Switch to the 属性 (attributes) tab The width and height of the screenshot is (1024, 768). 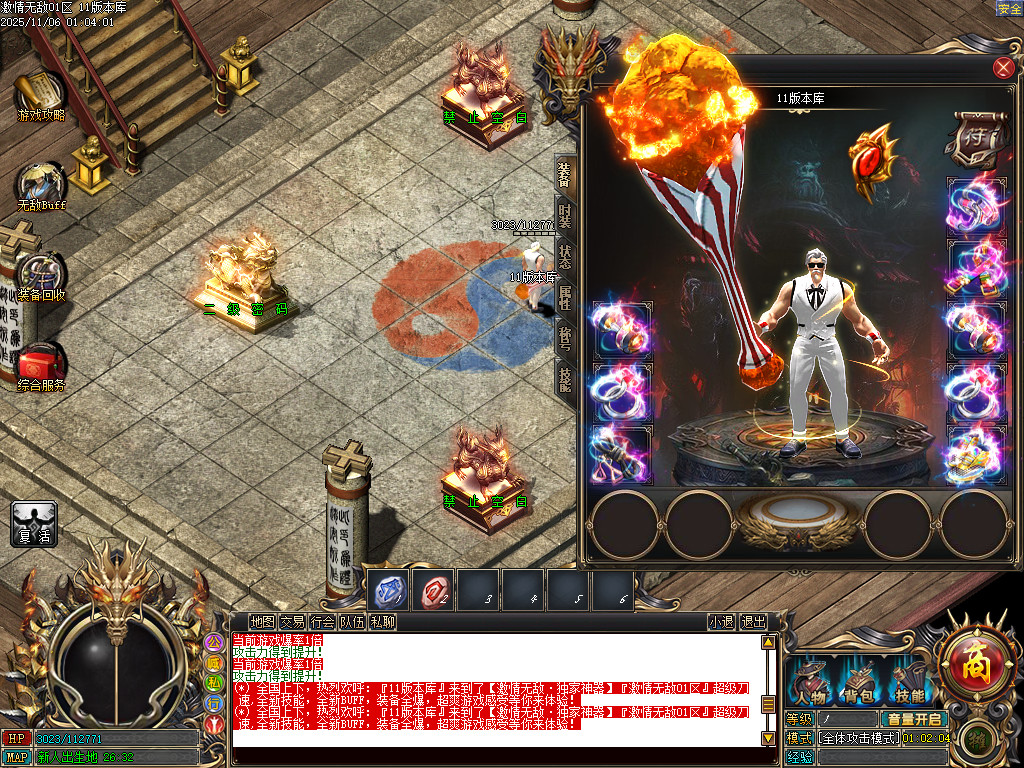tap(565, 298)
